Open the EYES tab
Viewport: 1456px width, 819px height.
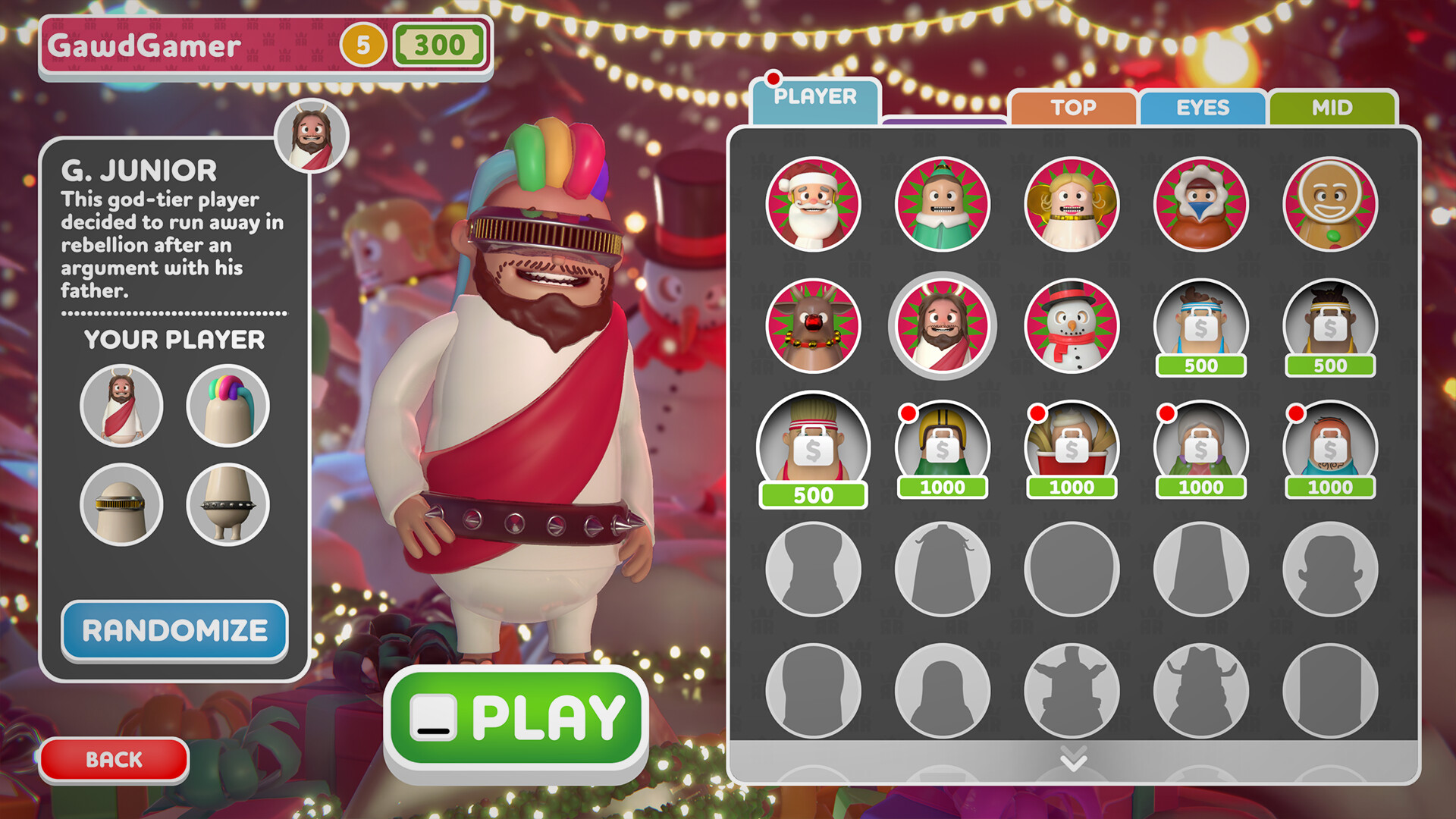tap(1203, 108)
